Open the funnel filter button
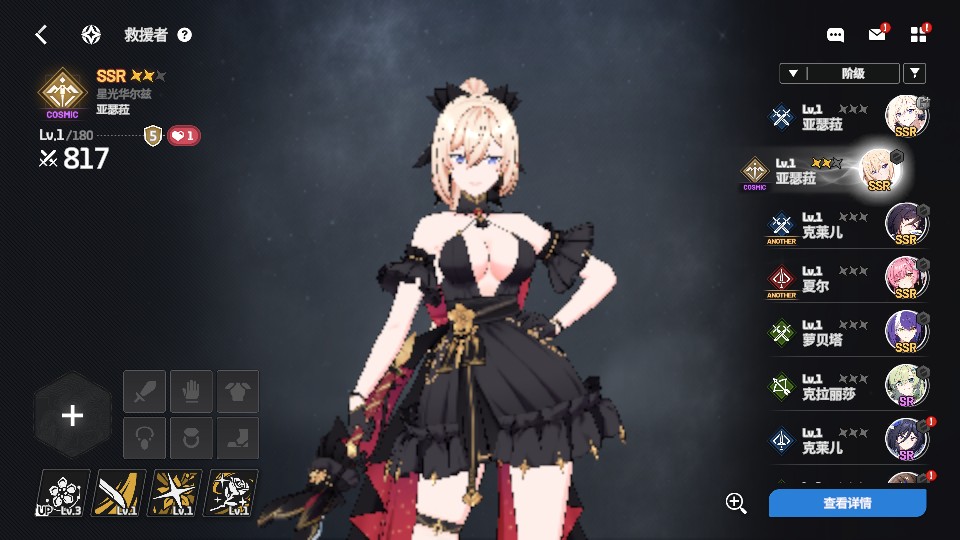The height and width of the screenshot is (540, 960). [x=914, y=73]
